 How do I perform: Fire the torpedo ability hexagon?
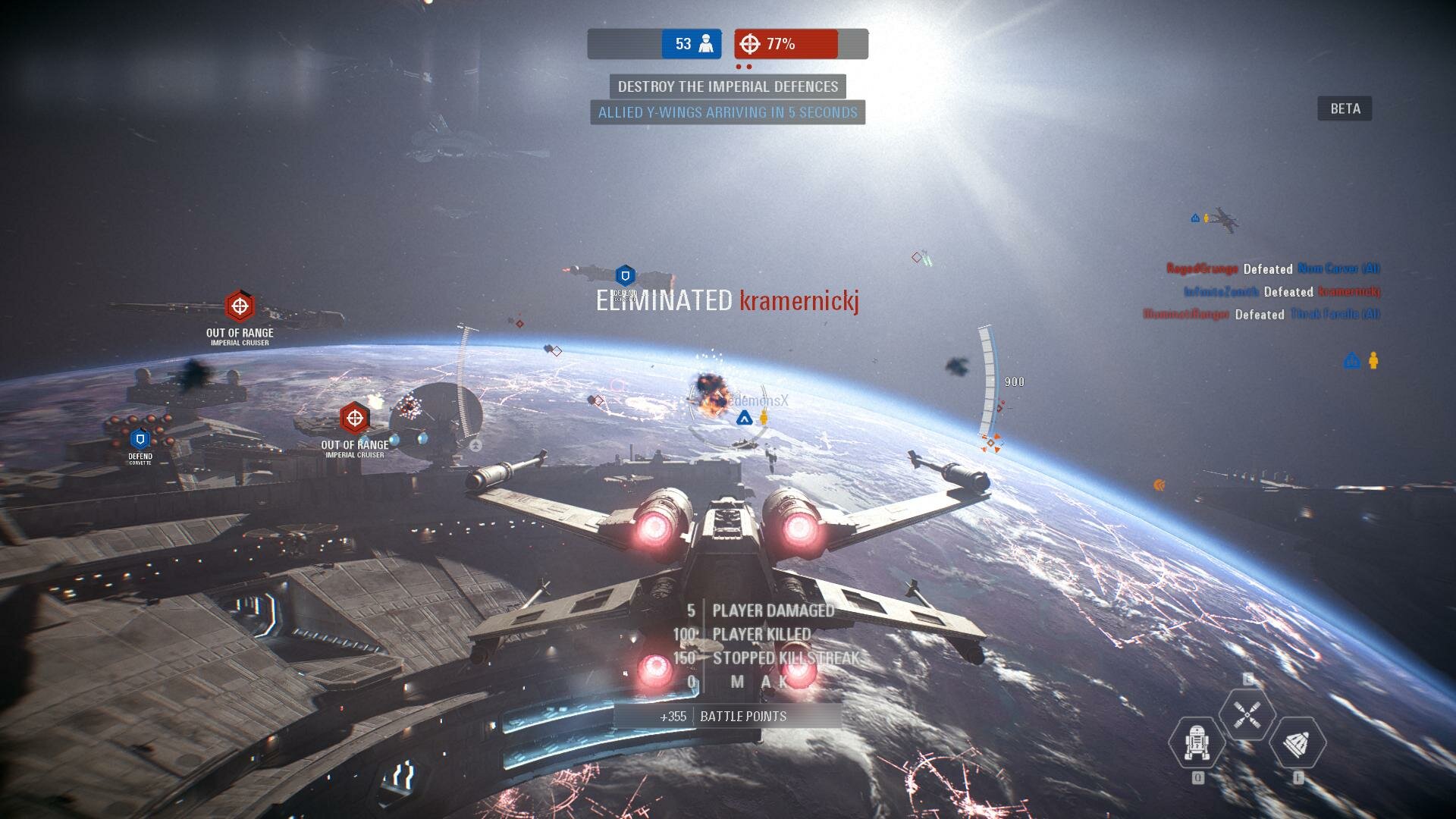point(1297,744)
